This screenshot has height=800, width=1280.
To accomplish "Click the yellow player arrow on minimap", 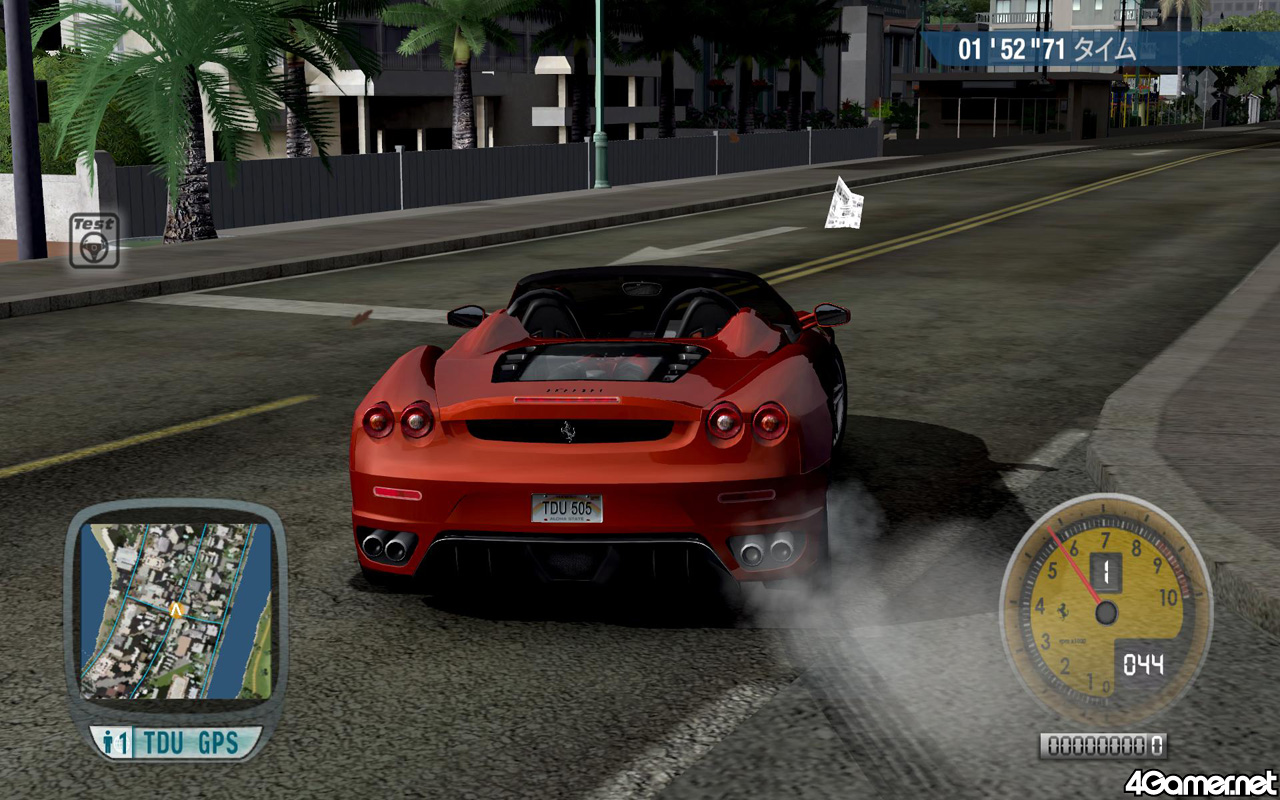I will point(177,609).
